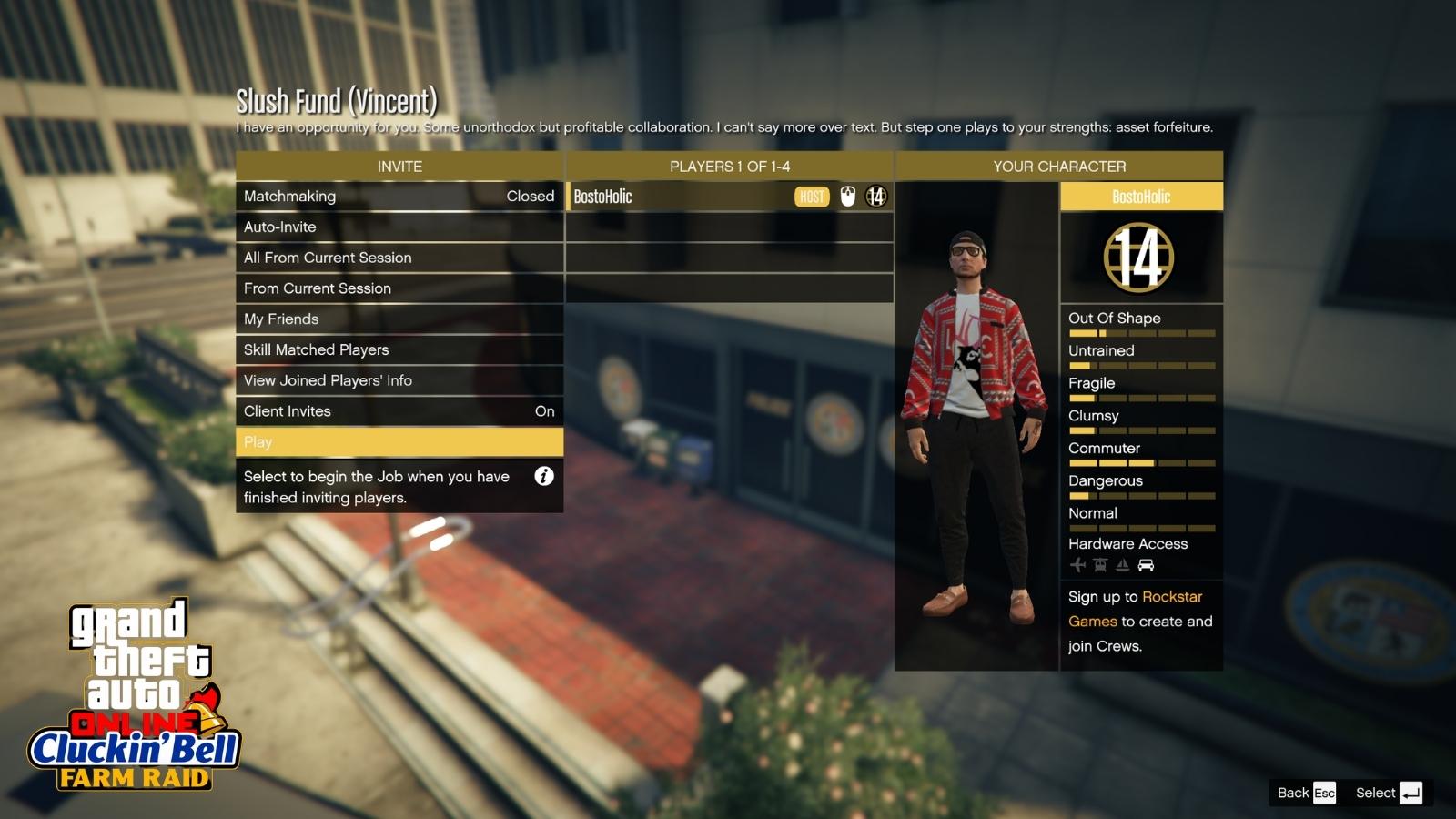
Task: Click the airplane hardware access icon
Action: (1077, 564)
